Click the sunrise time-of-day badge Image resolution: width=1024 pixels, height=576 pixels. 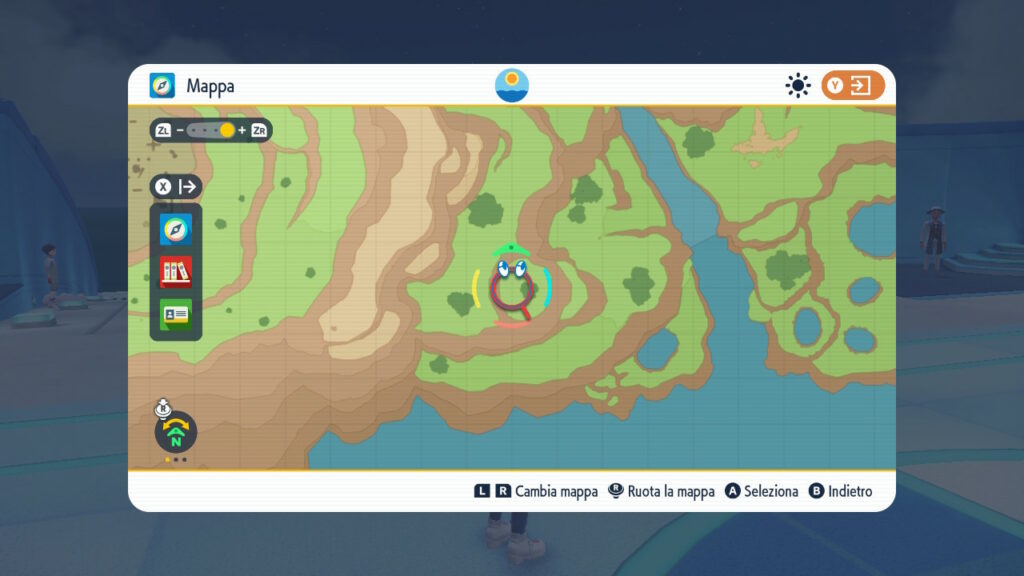pyautogui.click(x=512, y=85)
